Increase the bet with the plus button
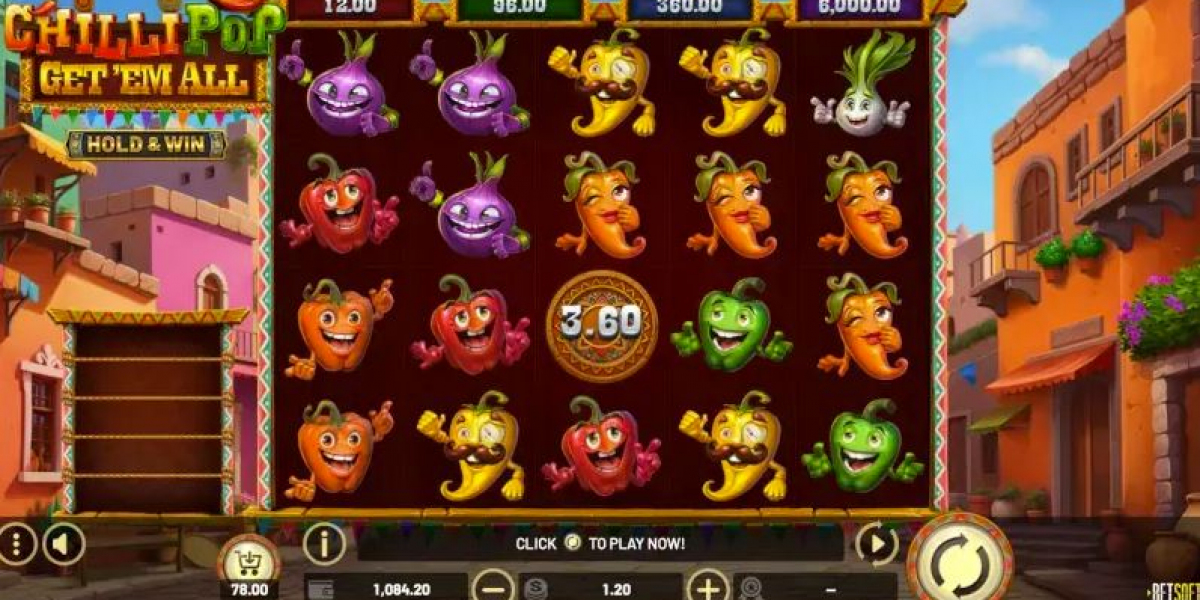The height and width of the screenshot is (600, 1200). [708, 585]
